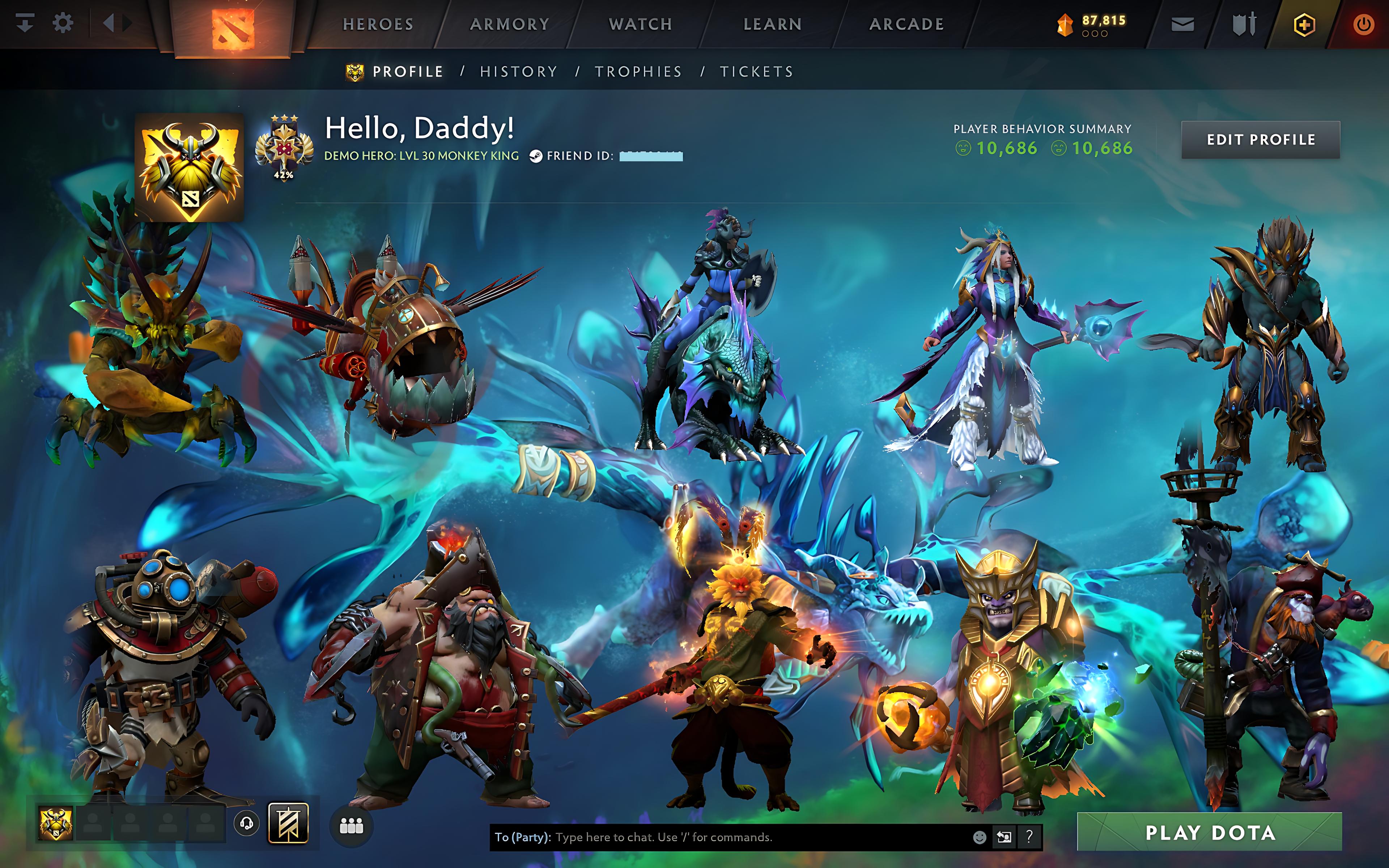The height and width of the screenshot is (868, 1389).
Task: Check notifications with the envelope icon
Action: 1183,24
